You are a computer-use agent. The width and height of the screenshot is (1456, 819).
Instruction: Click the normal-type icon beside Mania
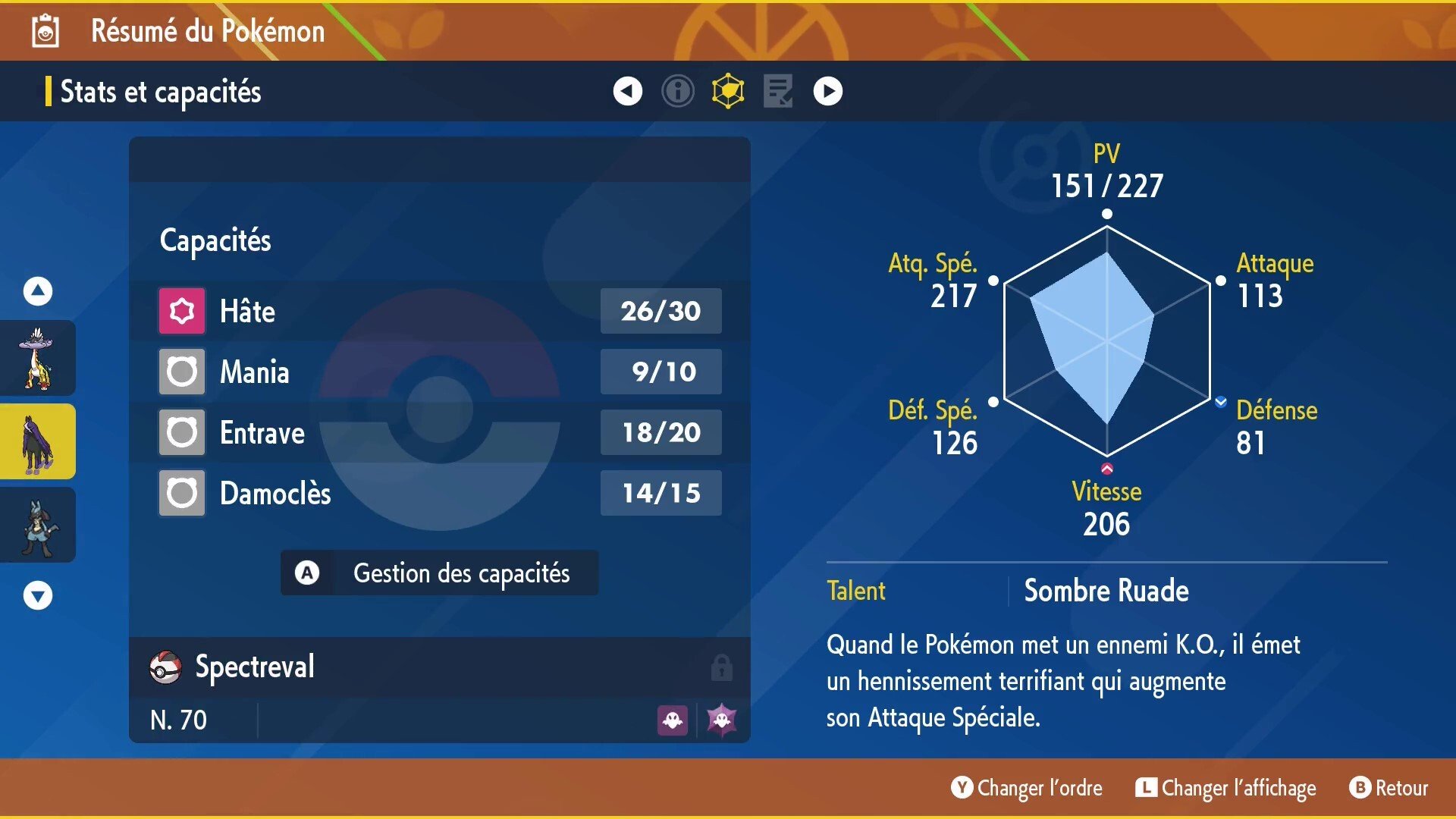click(180, 371)
